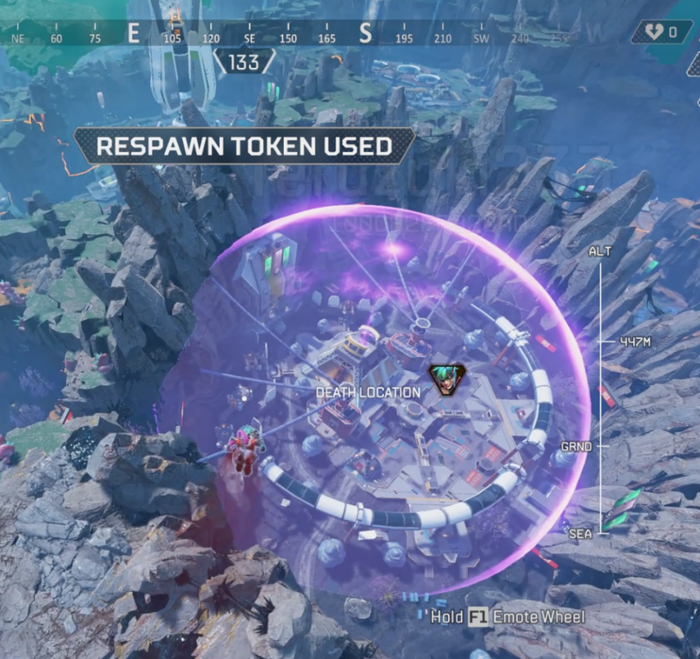Select the Respawn Token Used notification banner
Screen dimensions: 700x659
pyautogui.click(x=244, y=147)
